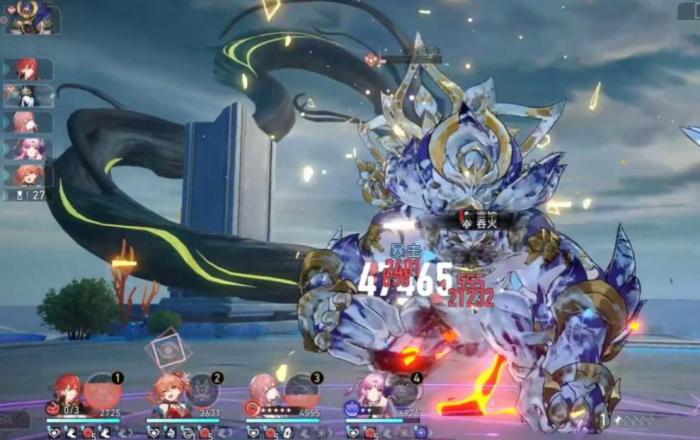This screenshot has height=440, width=700.
Task: Choose party member 4, the lilac-haired character
Action: coord(368,392)
